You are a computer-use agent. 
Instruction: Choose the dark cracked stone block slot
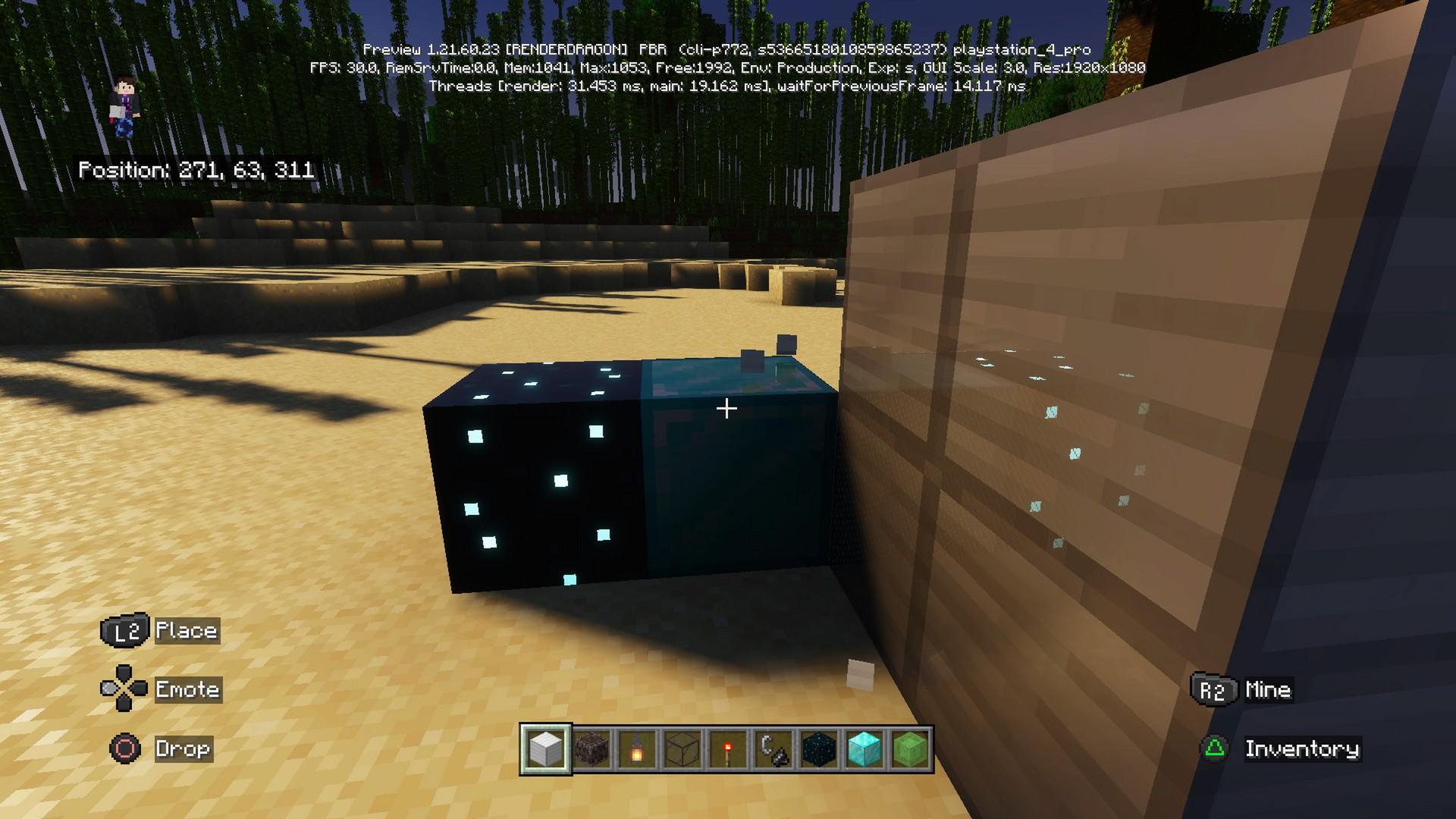pyautogui.click(x=591, y=749)
